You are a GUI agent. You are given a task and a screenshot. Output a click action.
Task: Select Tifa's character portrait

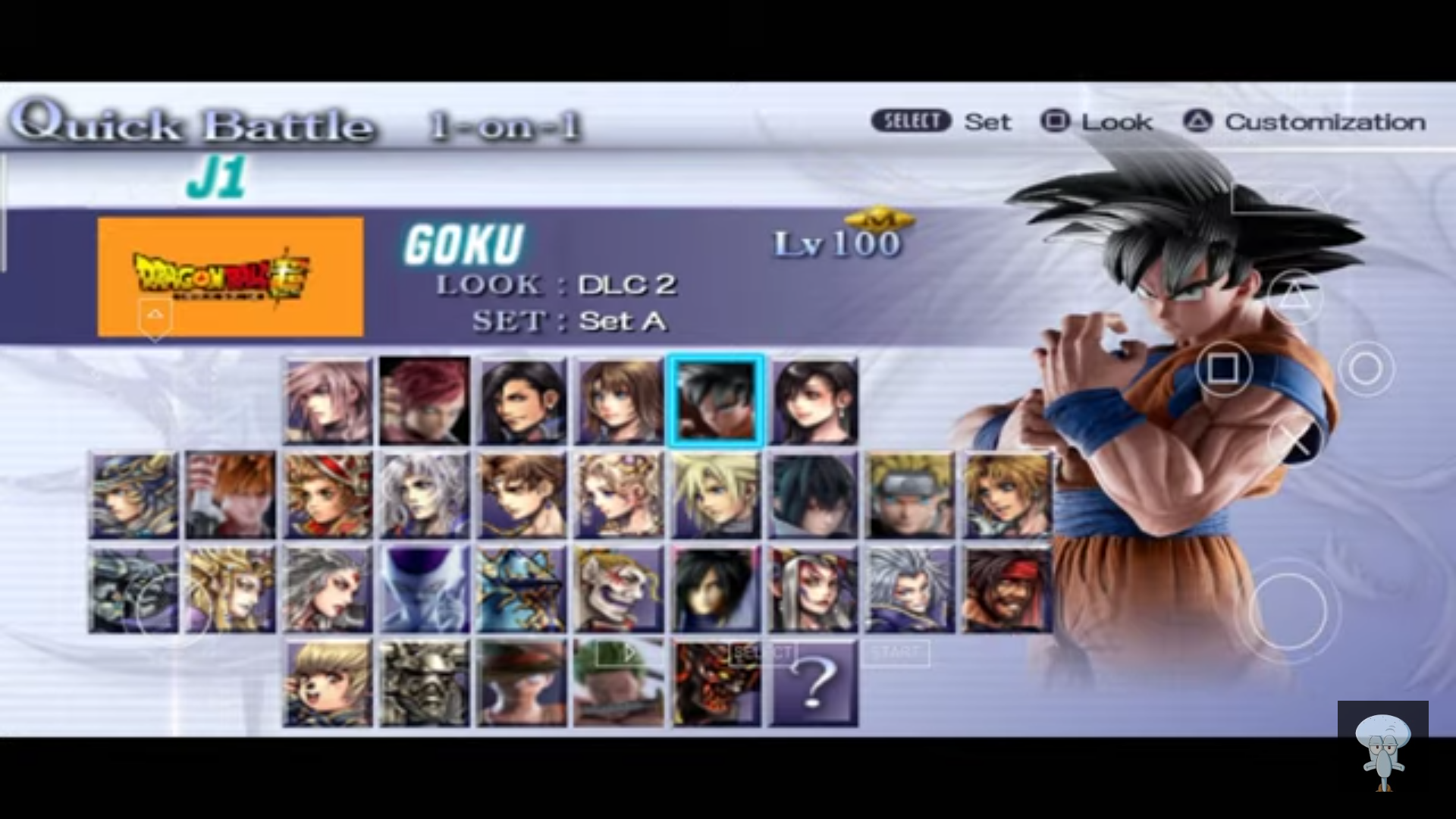click(812, 400)
